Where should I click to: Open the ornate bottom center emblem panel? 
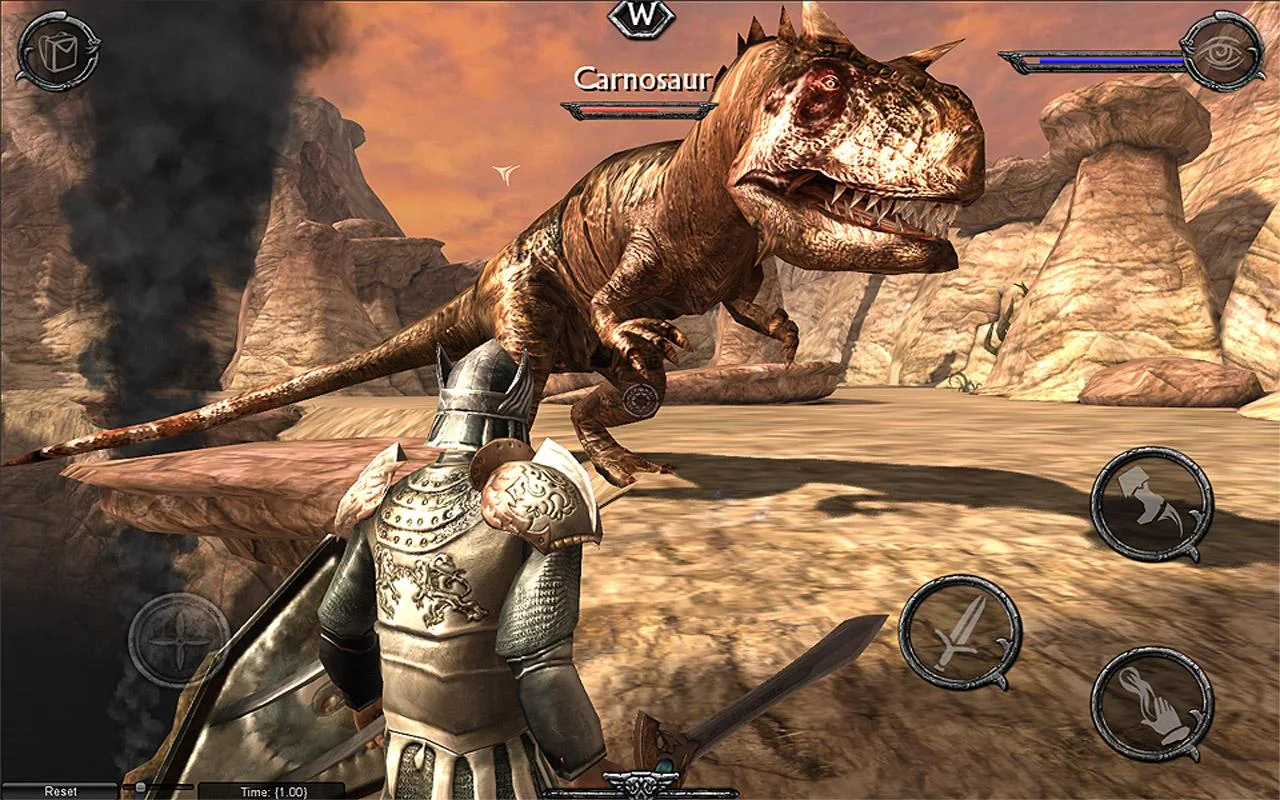click(640, 785)
